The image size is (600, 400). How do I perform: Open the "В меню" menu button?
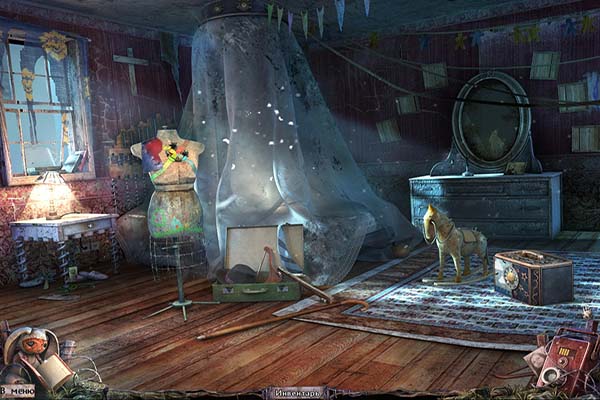[x=17, y=391]
